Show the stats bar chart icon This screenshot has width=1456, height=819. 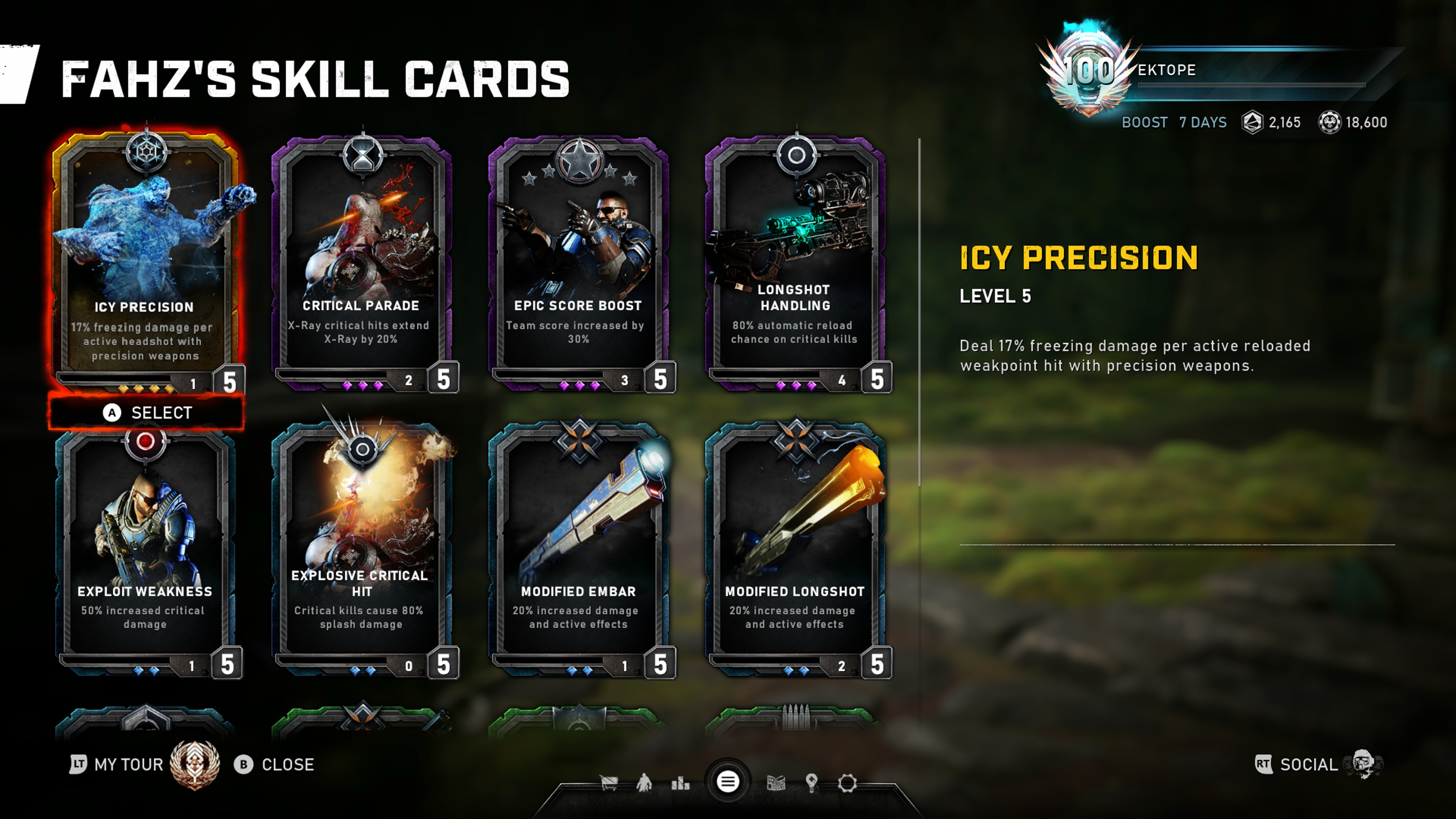click(680, 783)
